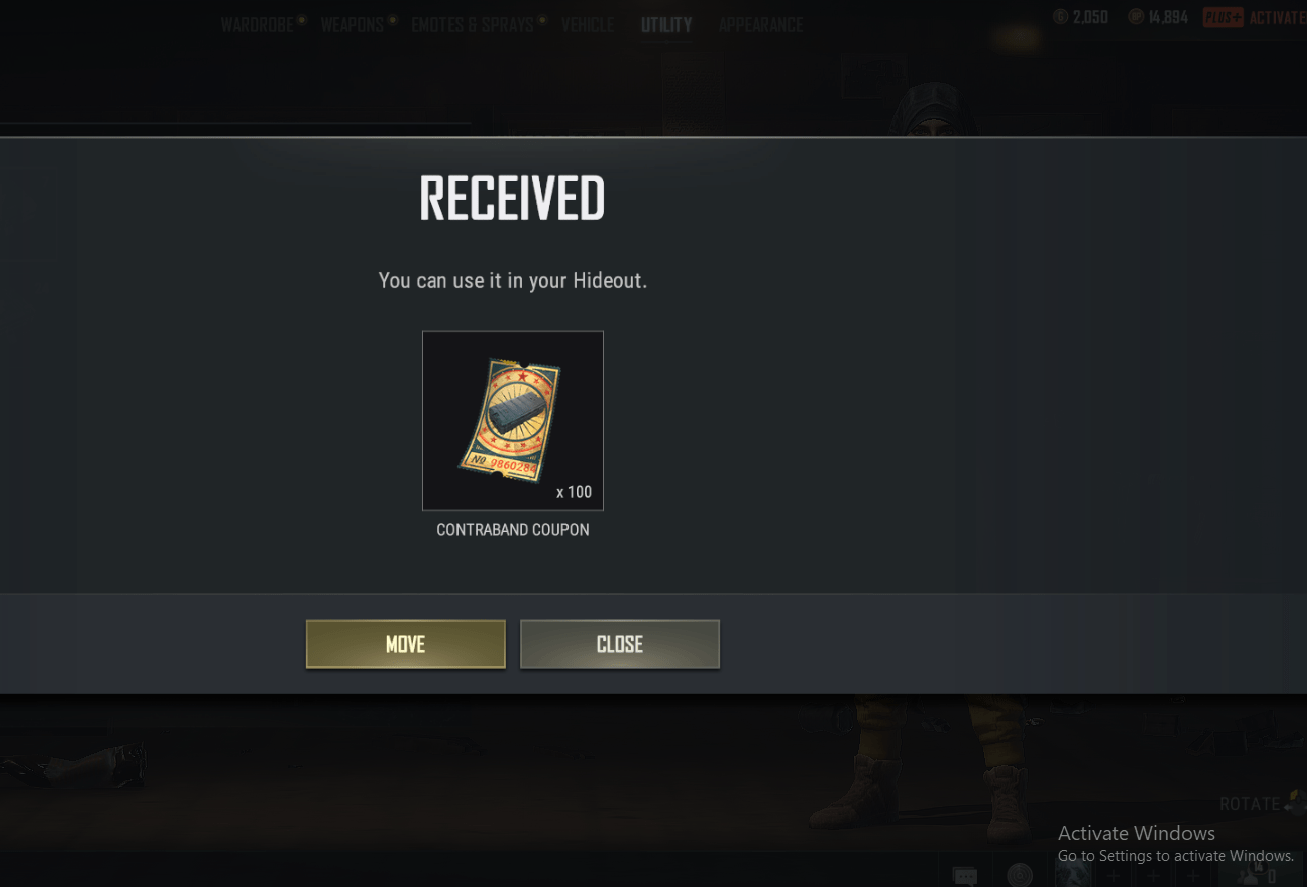The image size is (1314, 892).
Task: Select the VEHICLE tab
Action: pyautogui.click(x=588, y=24)
